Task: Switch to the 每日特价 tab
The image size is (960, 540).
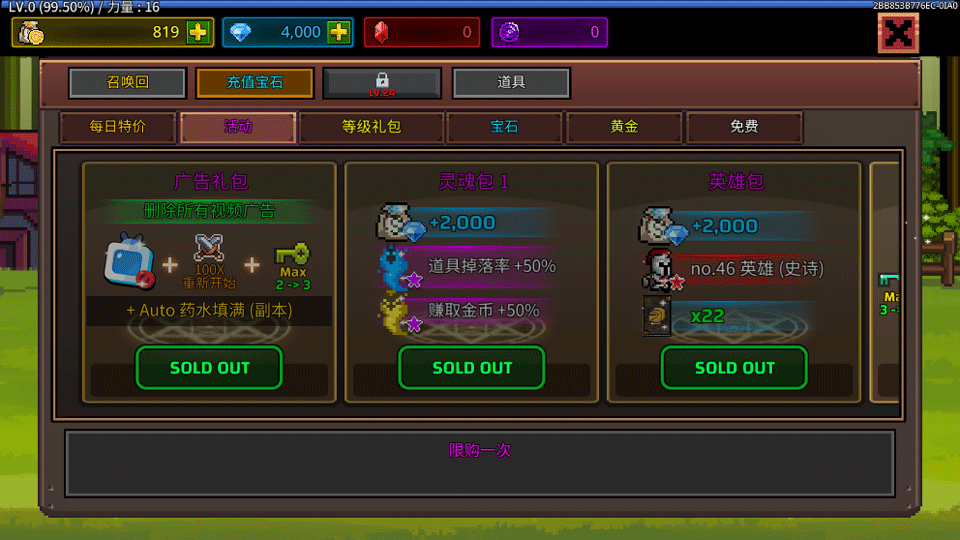Action: click(x=118, y=127)
